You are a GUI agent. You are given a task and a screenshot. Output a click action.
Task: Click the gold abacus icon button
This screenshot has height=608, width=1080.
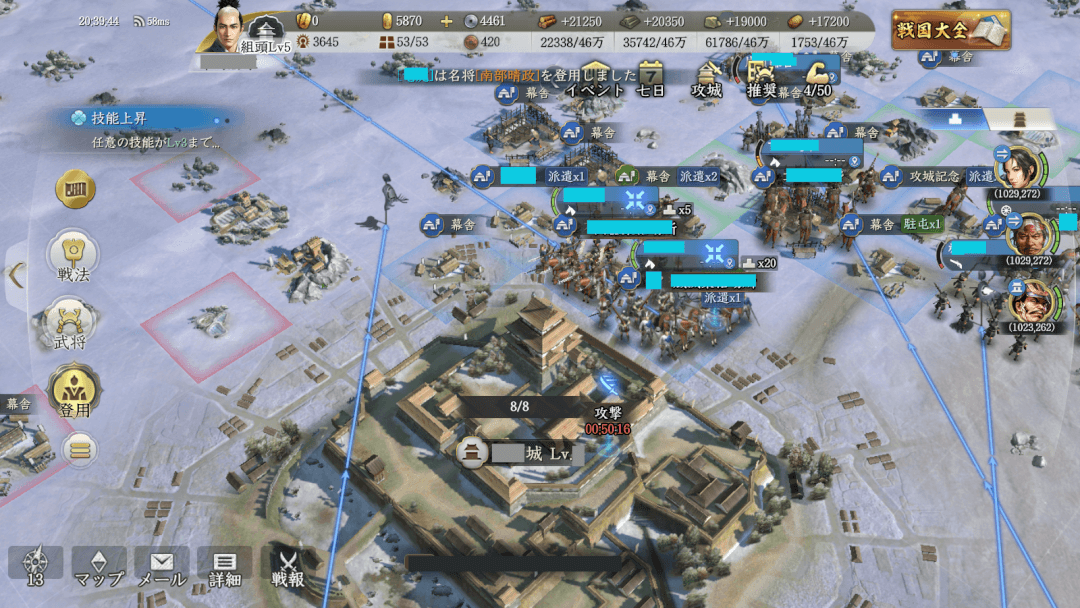75,189
